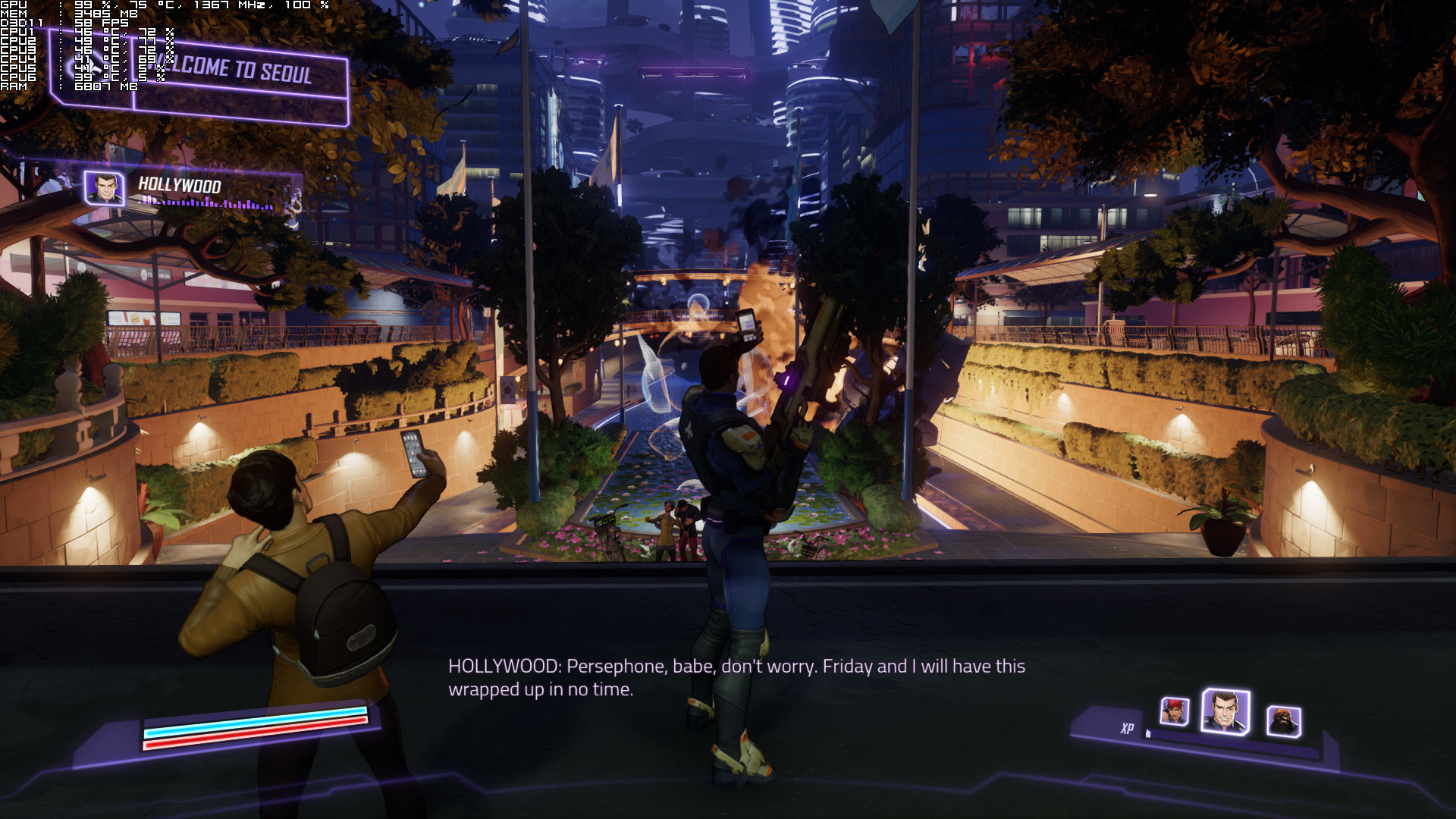Viewport: 1456px width, 819px height.
Task: Select Hollywood's squad portrait
Action: tap(1225, 711)
